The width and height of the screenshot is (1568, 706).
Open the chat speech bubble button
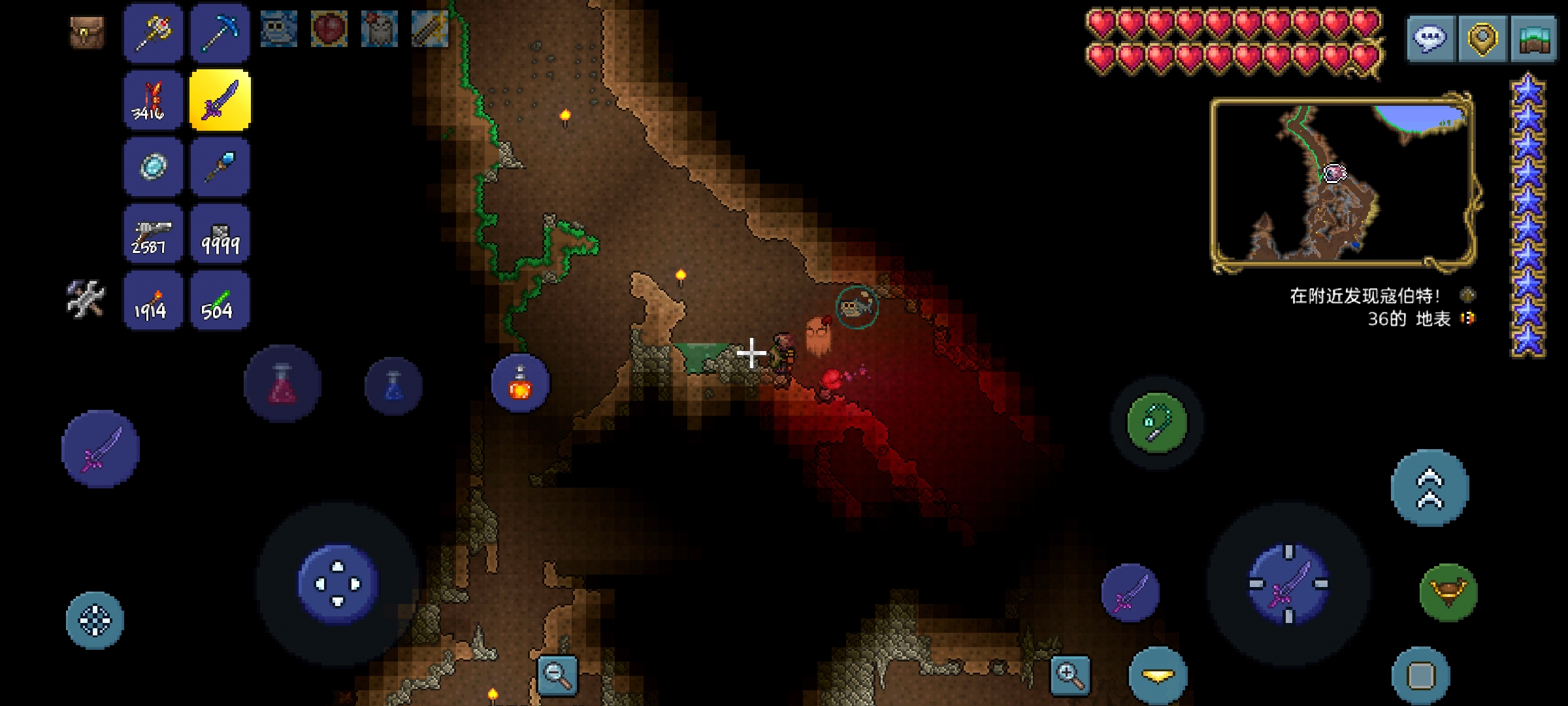click(x=1430, y=39)
